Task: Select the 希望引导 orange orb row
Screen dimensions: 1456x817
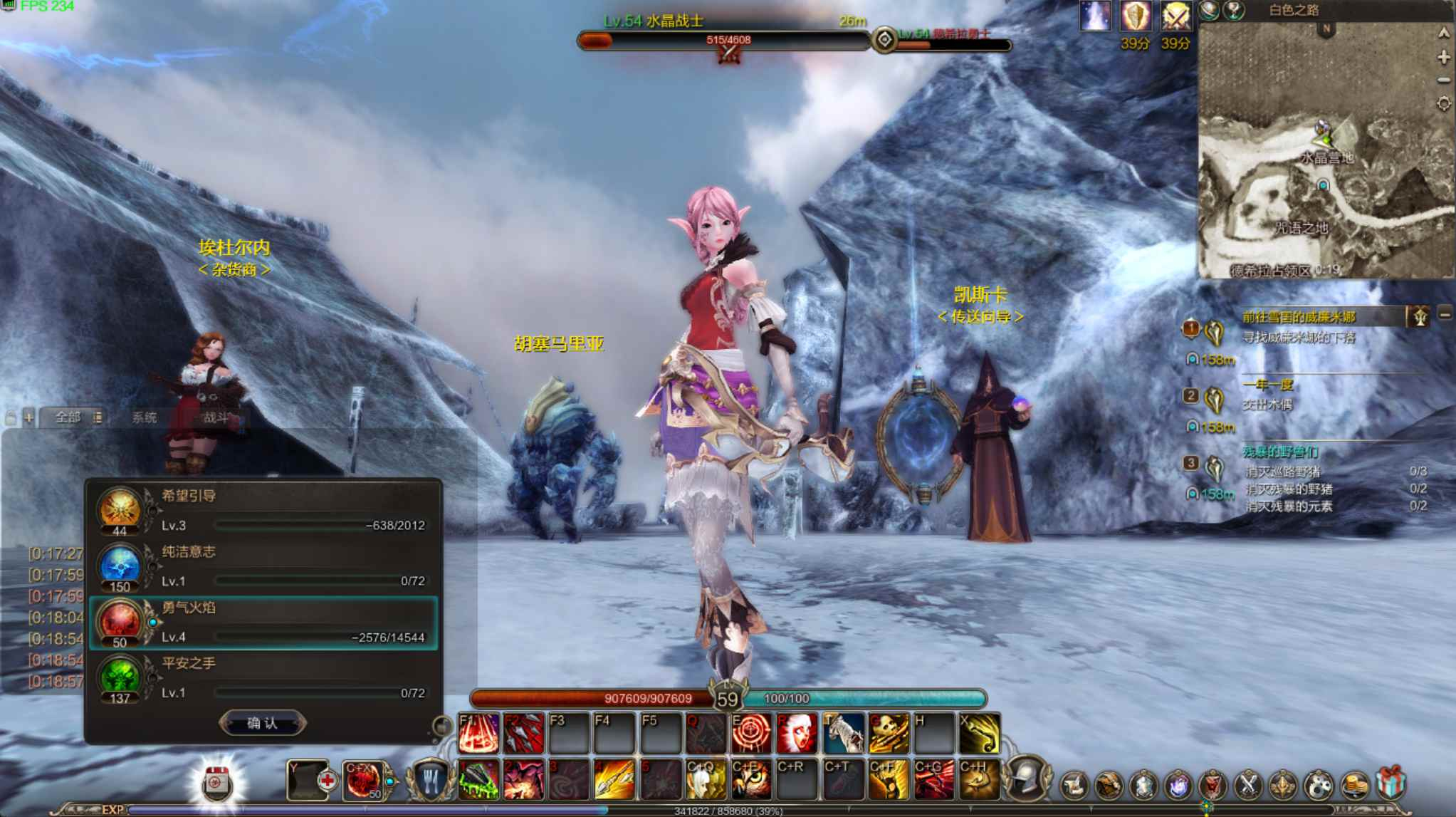Action: pos(263,510)
